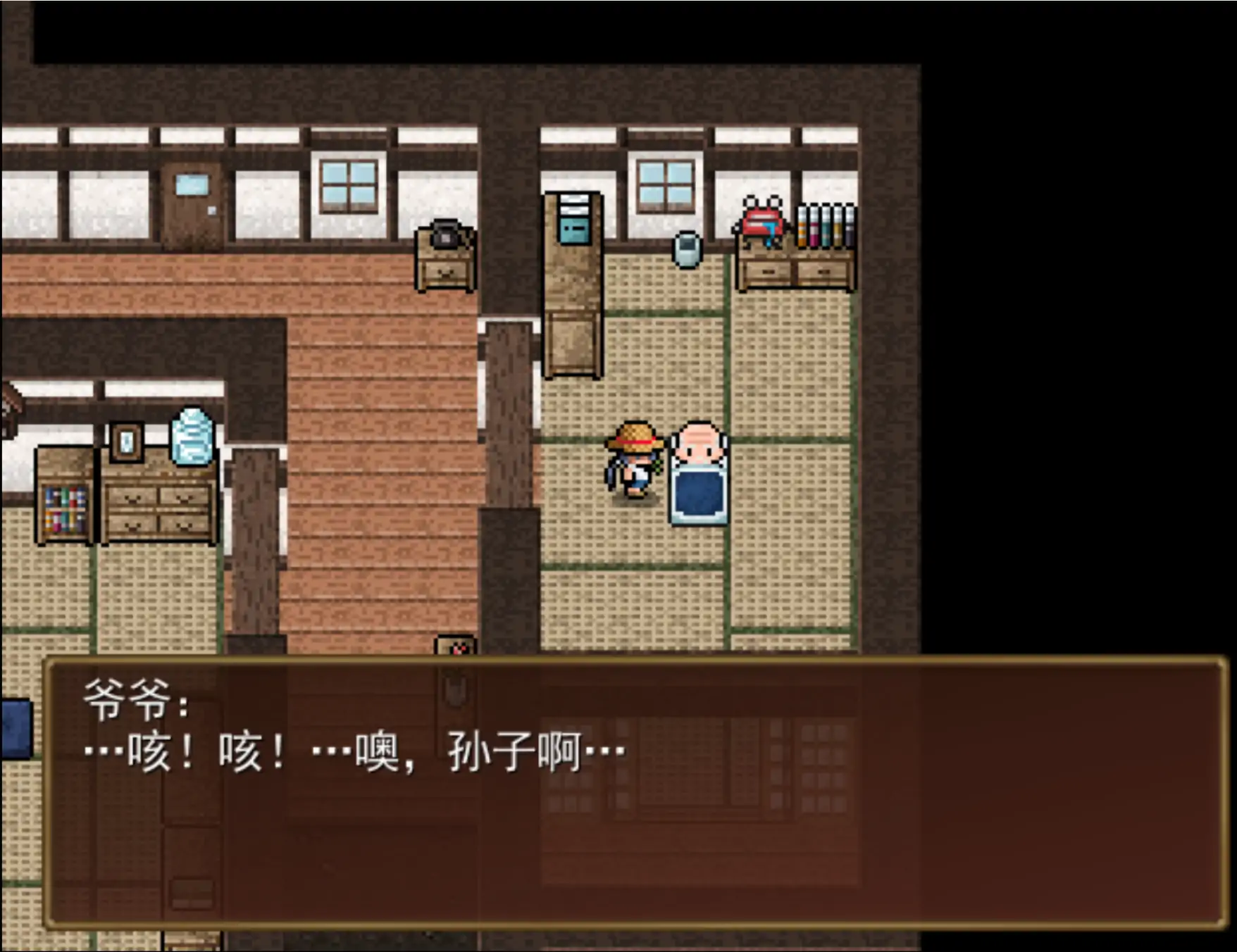
Task: Open the top-left drawer of the wooden dresser
Action: pos(132,496)
